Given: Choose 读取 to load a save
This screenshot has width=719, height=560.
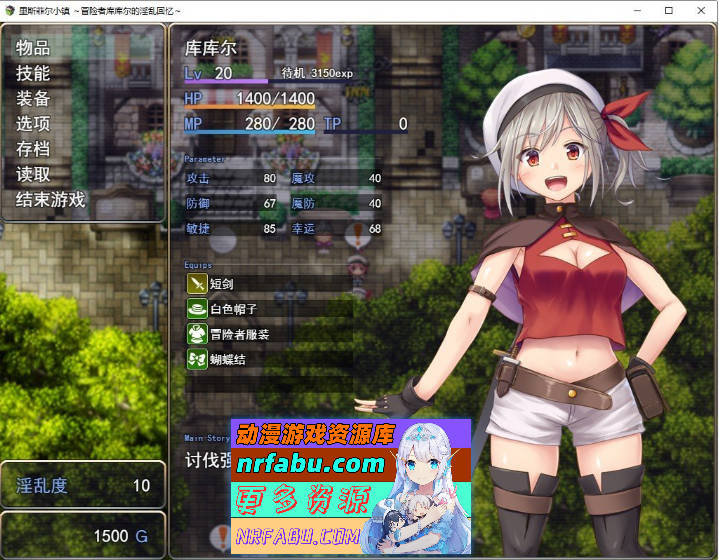Looking at the screenshot, I should 33,174.
